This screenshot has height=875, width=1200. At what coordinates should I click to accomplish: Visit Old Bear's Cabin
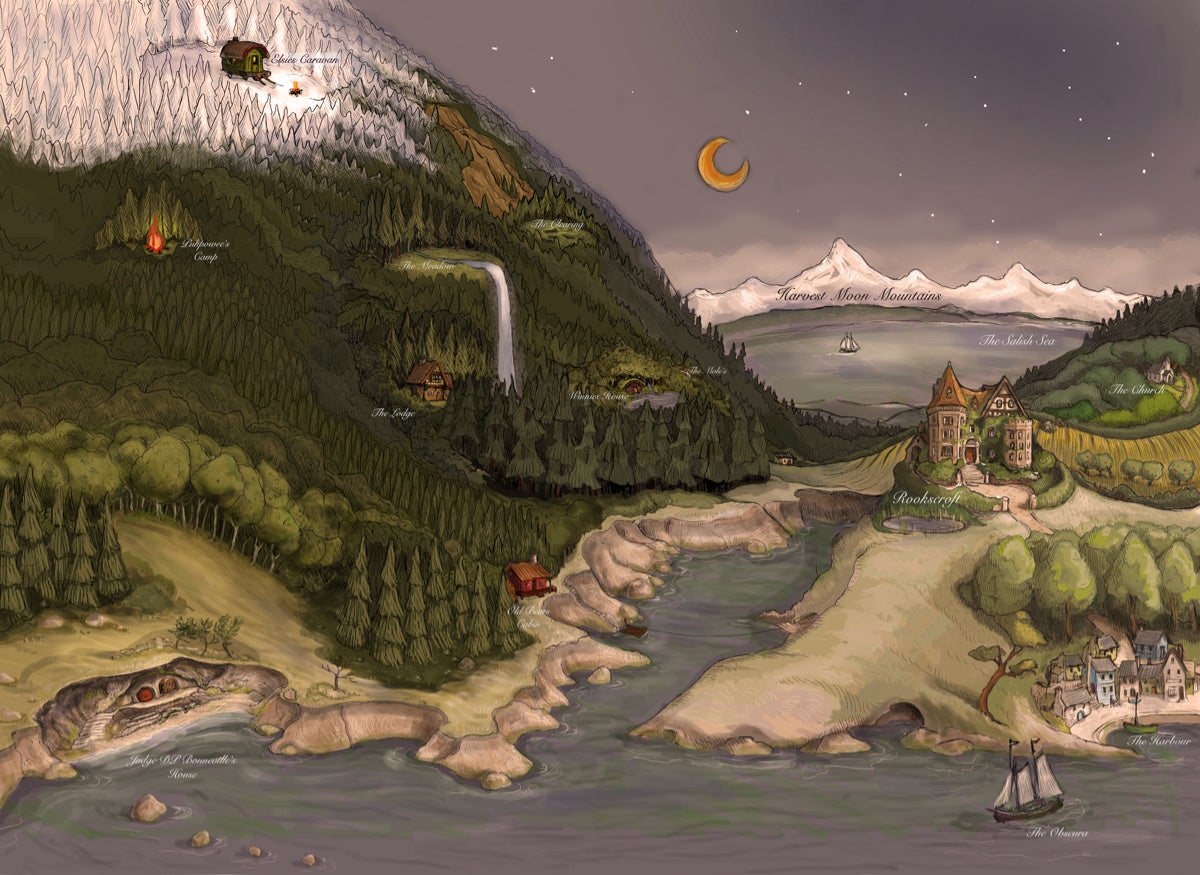click(528, 578)
